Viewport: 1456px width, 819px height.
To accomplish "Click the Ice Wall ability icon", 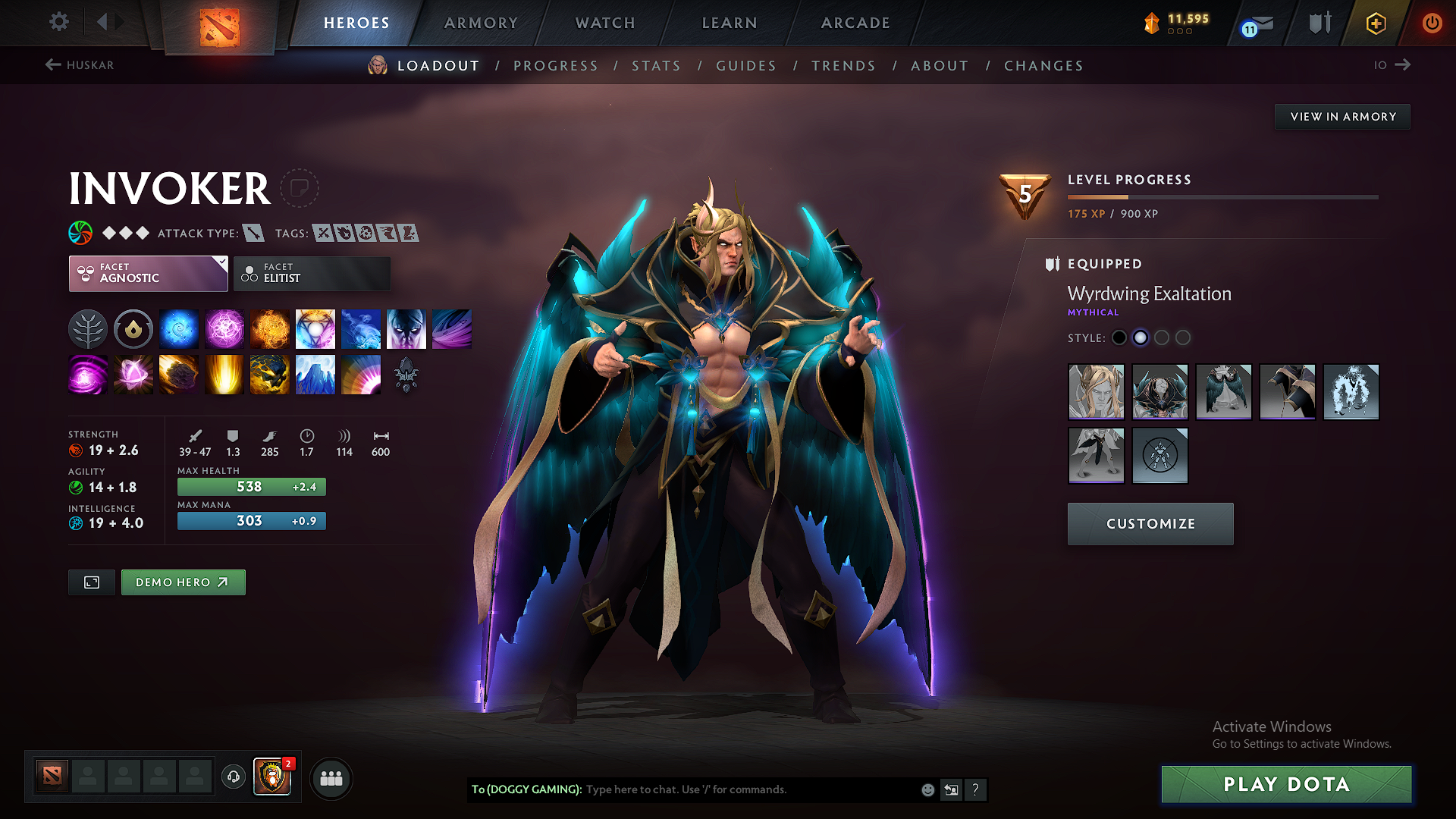I will pyautogui.click(x=315, y=374).
